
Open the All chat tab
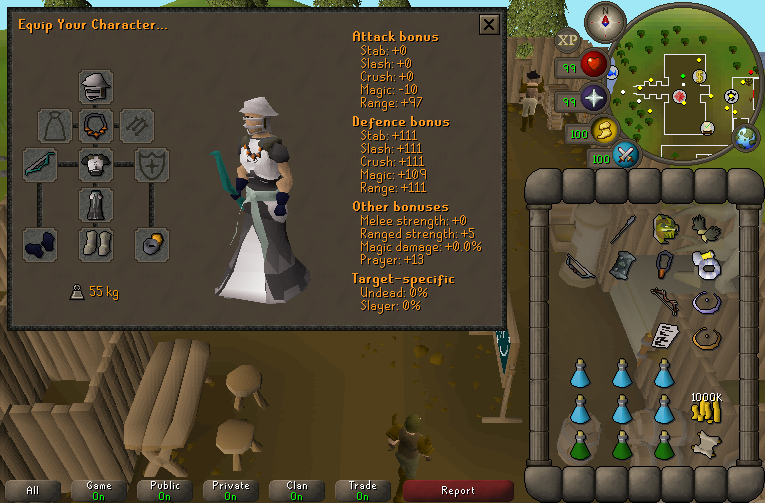(33, 490)
